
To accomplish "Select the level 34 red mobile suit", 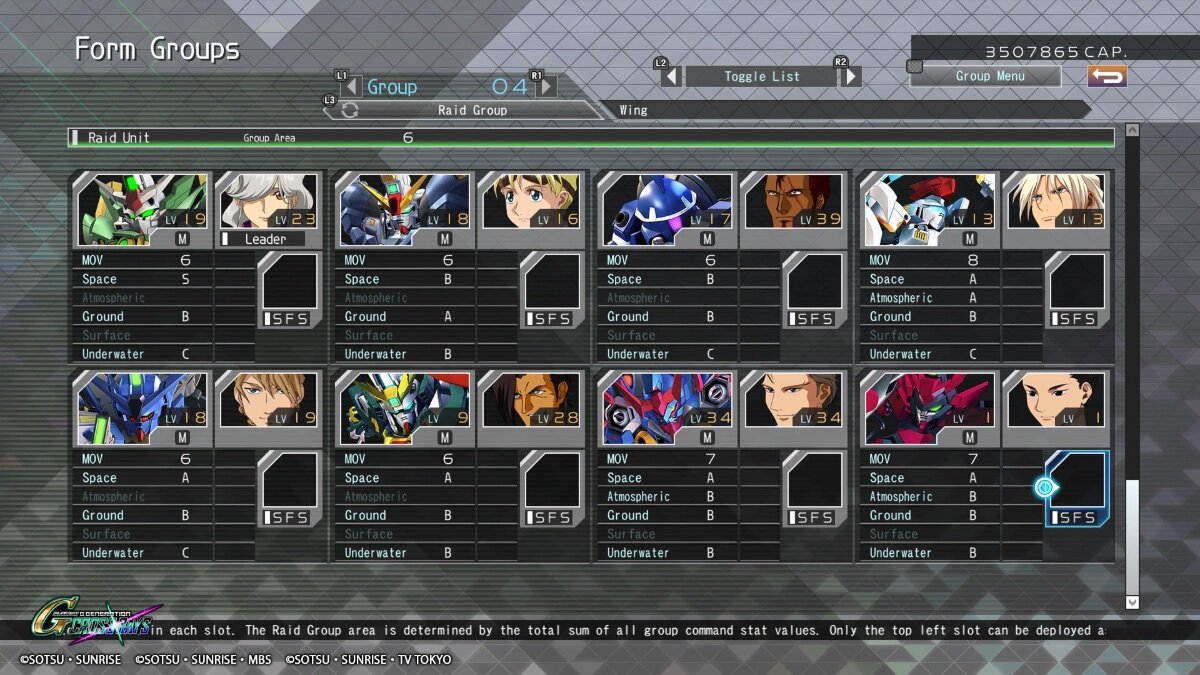I will (667, 401).
